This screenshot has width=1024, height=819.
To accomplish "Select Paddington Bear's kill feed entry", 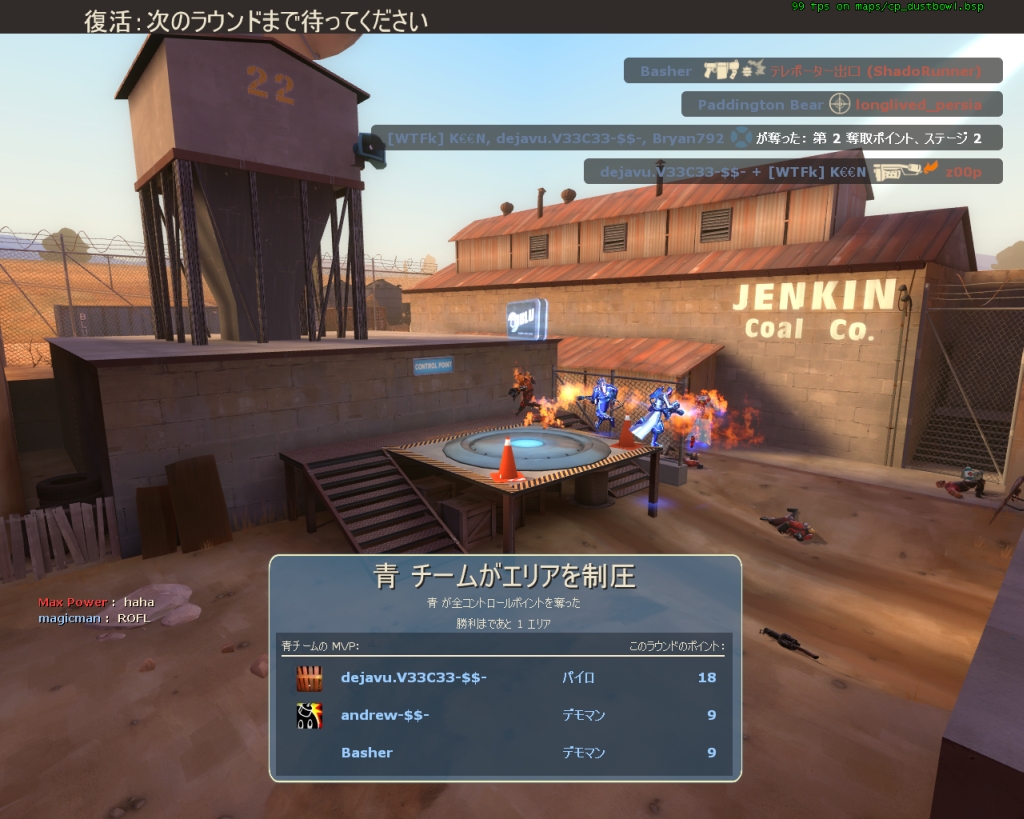I will pos(841,105).
